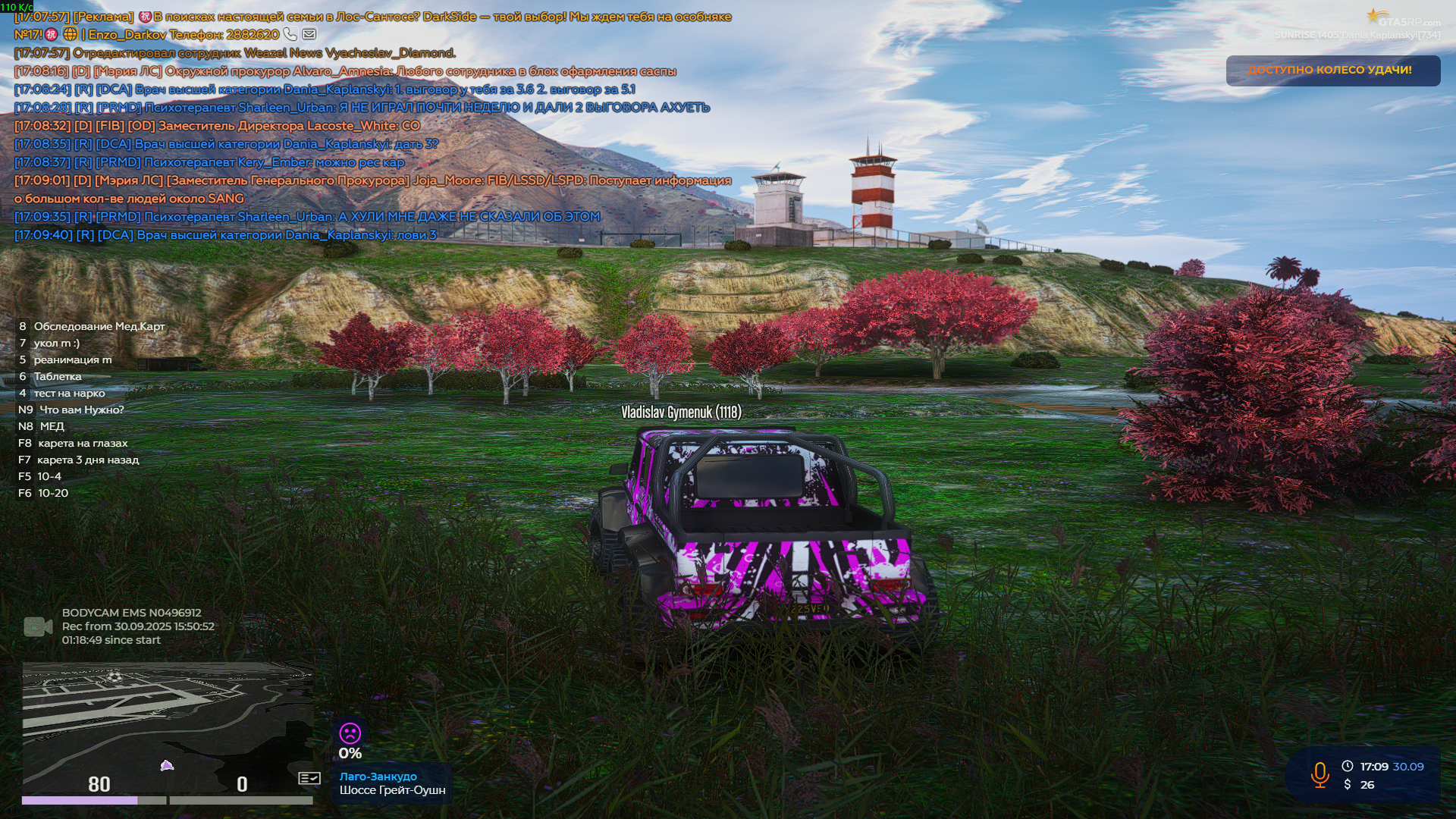This screenshot has width=1456, height=819.
Task: Pick the тест на нарко option
Action: tap(67, 393)
